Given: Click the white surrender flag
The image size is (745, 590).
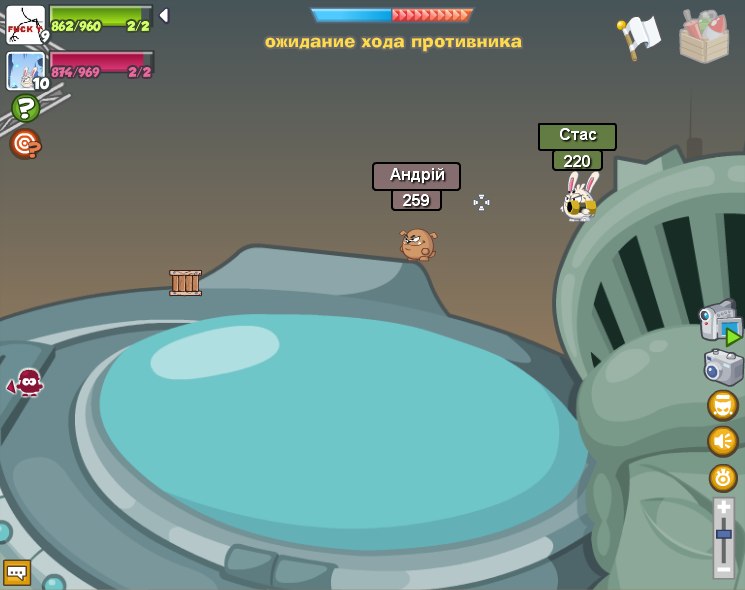Looking at the screenshot, I should pyautogui.click(x=639, y=36).
